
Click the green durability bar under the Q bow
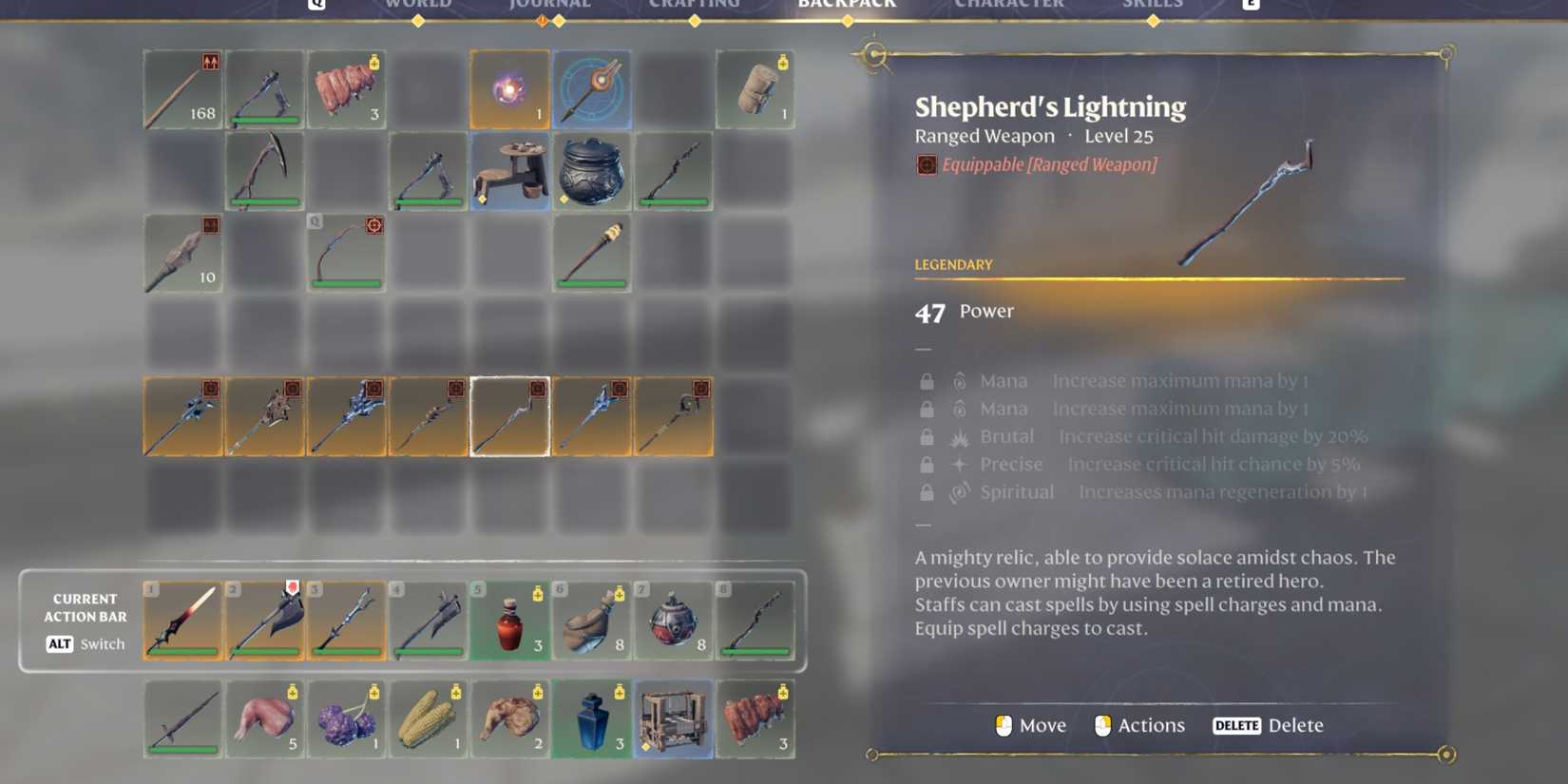346,282
